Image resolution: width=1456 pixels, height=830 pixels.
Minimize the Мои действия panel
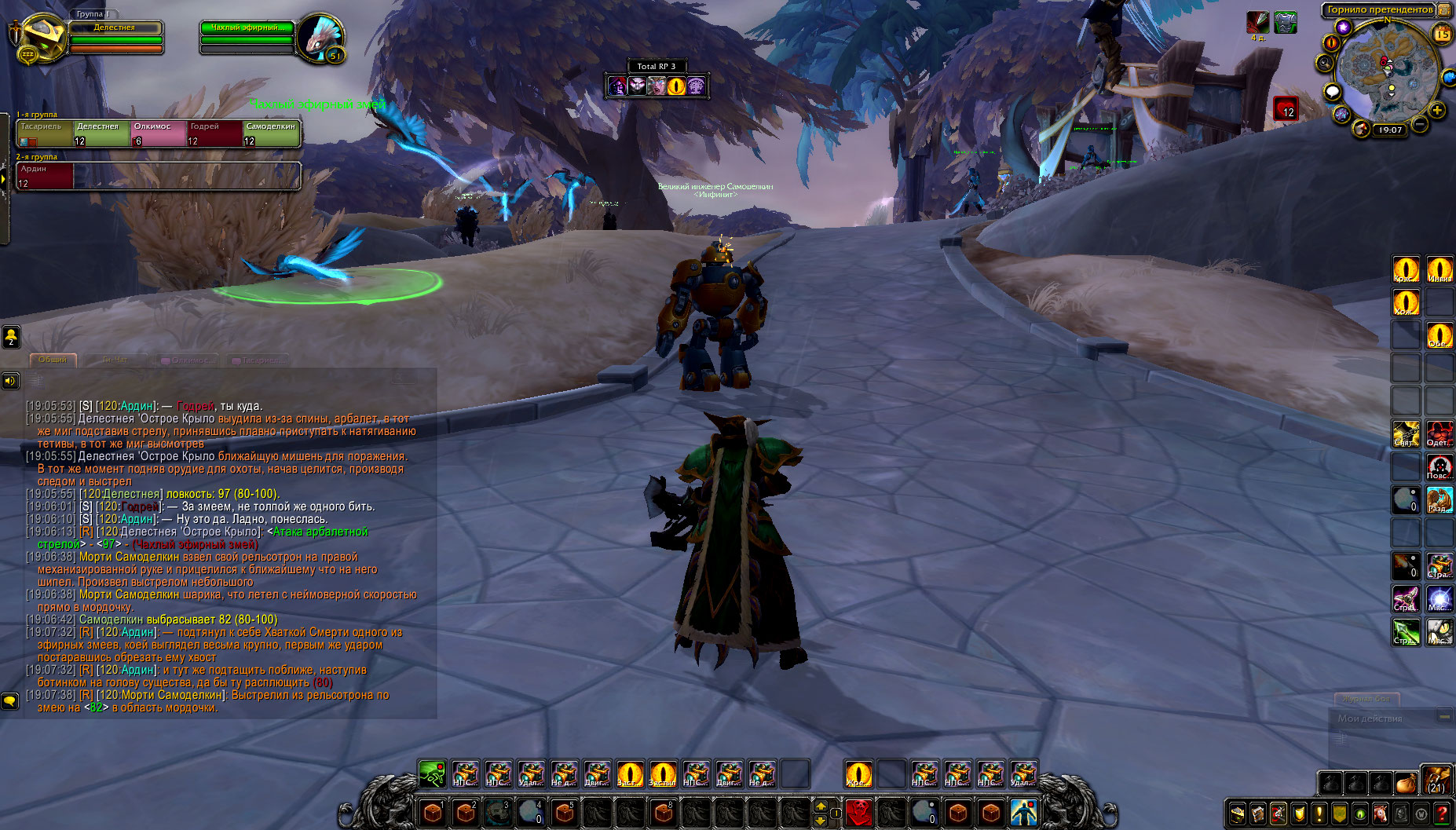pyautogui.click(x=1444, y=717)
